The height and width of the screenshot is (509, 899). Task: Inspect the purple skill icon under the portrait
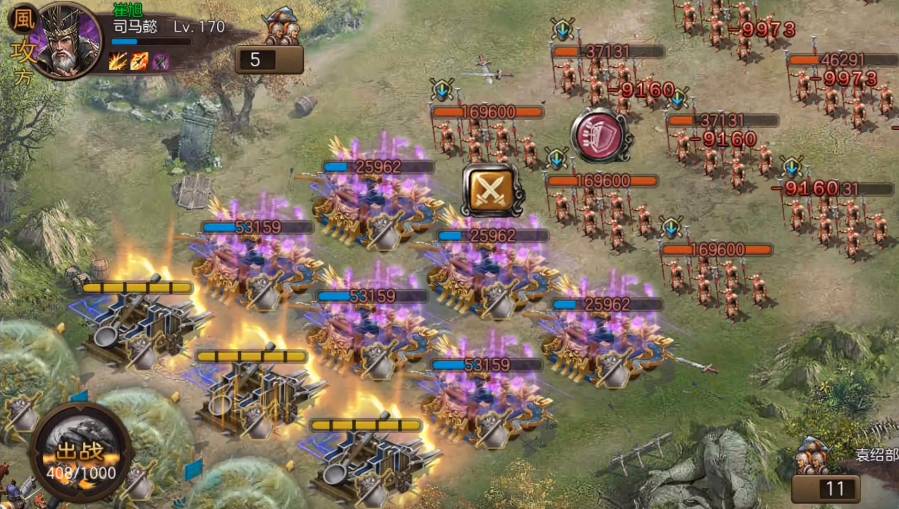pyautogui.click(x=160, y=61)
